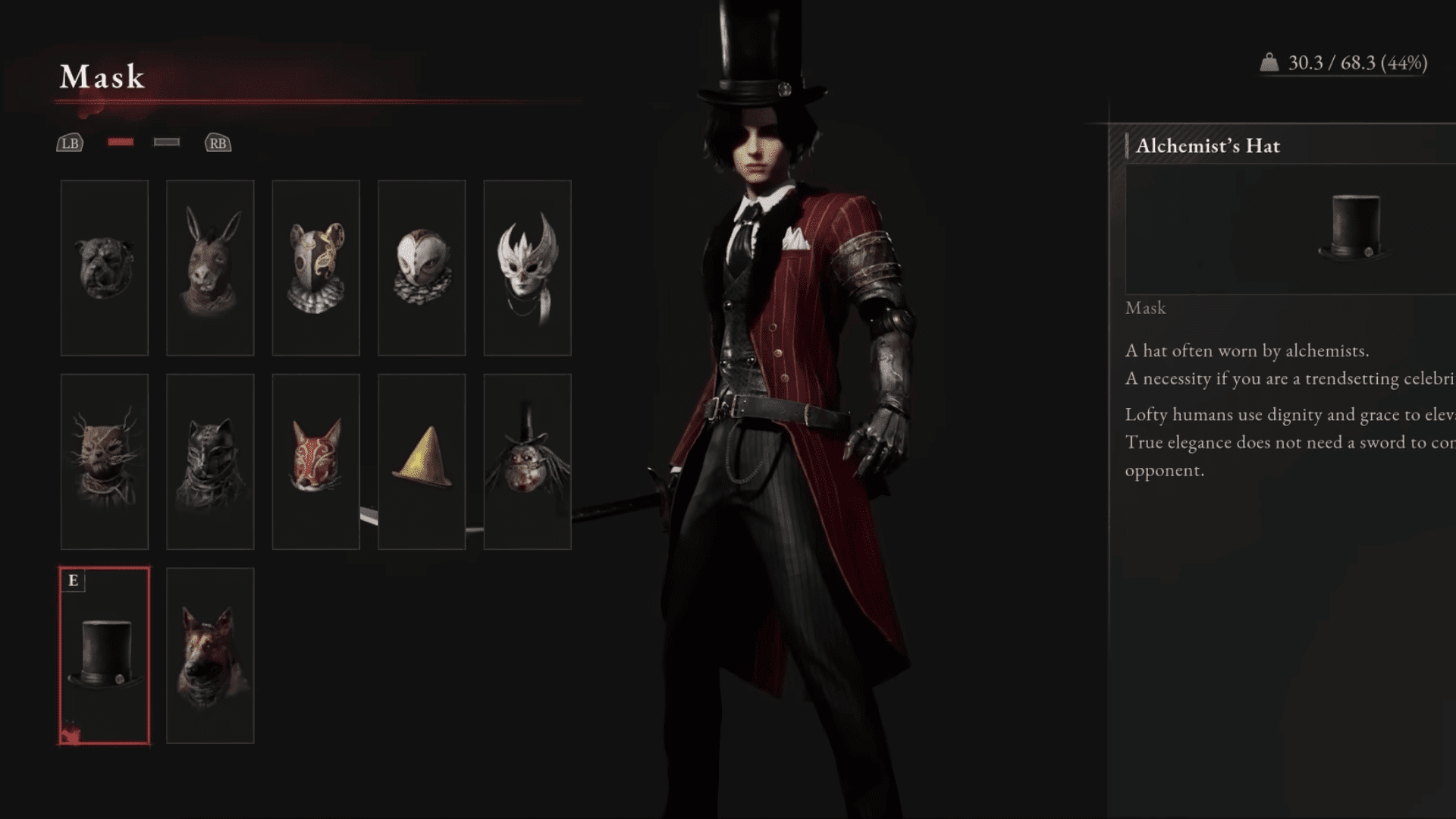The image size is (1456, 819).
Task: Choose the donkey mask
Action: pyautogui.click(x=210, y=268)
